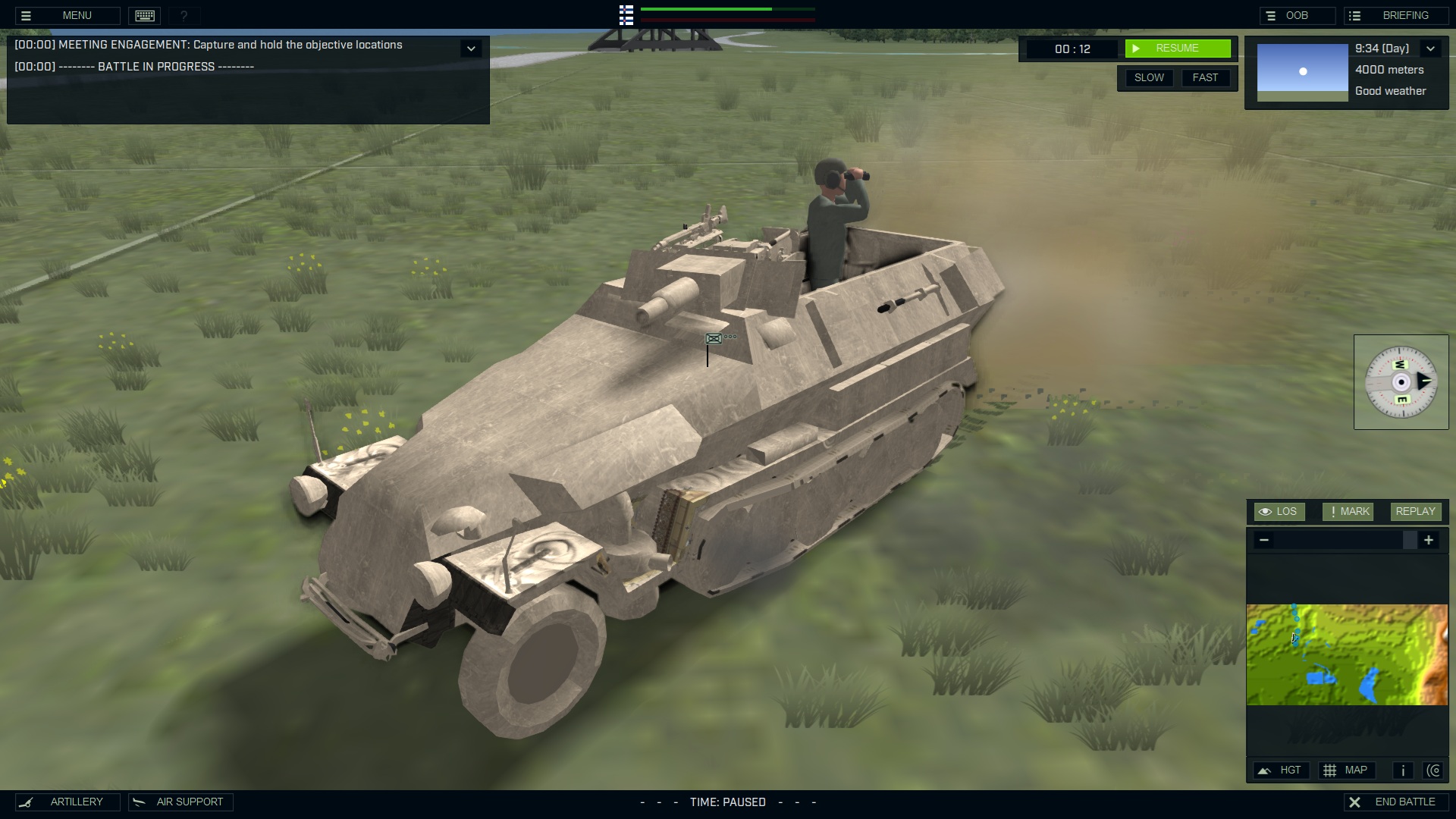End the battle

coord(1396,802)
